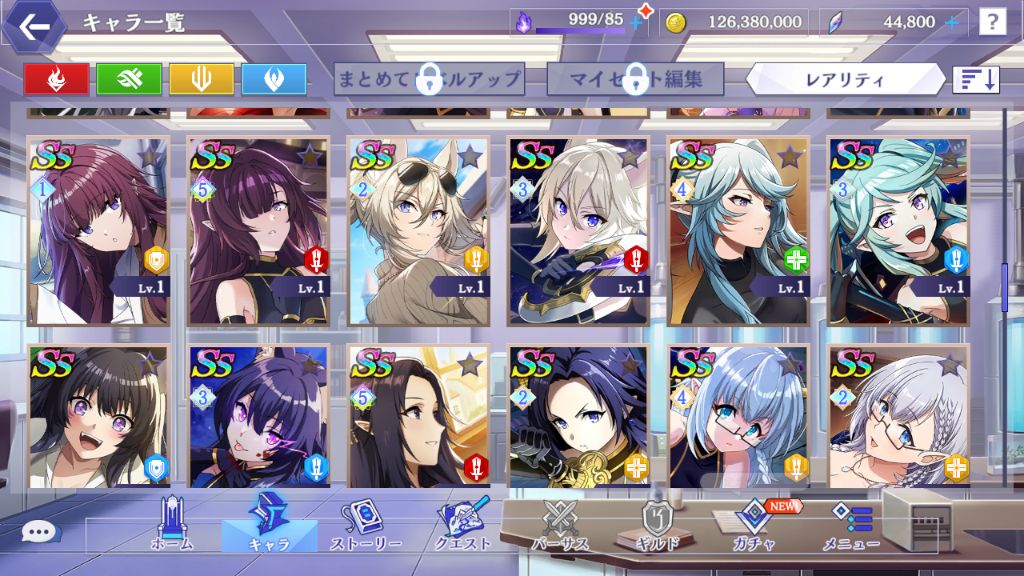The width and height of the screenshot is (1024, 576).
Task: Filter characters by red fire element
Action: click(x=56, y=79)
